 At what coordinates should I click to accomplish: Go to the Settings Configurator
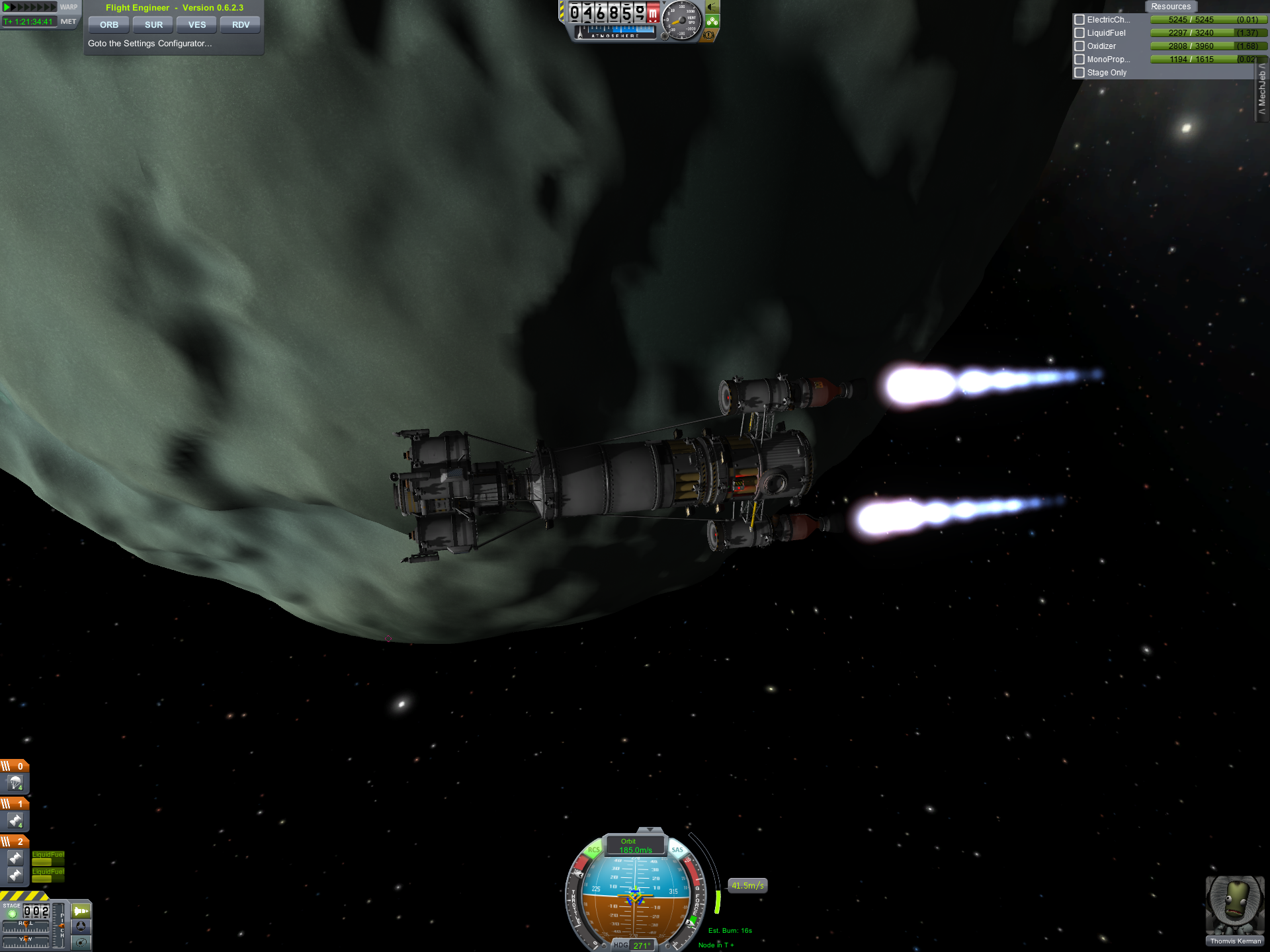click(150, 44)
